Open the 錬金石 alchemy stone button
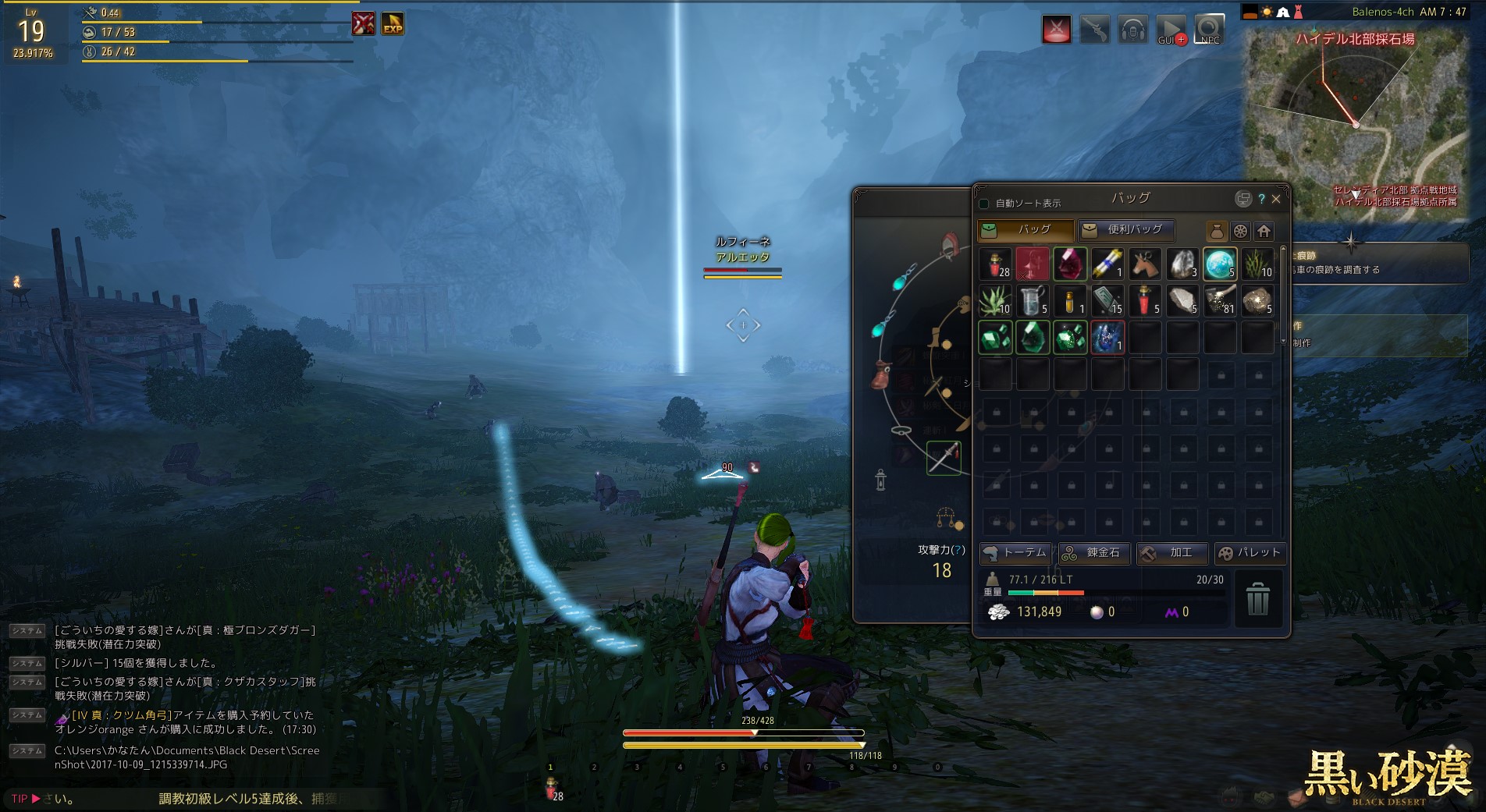1486x812 pixels. (1094, 553)
